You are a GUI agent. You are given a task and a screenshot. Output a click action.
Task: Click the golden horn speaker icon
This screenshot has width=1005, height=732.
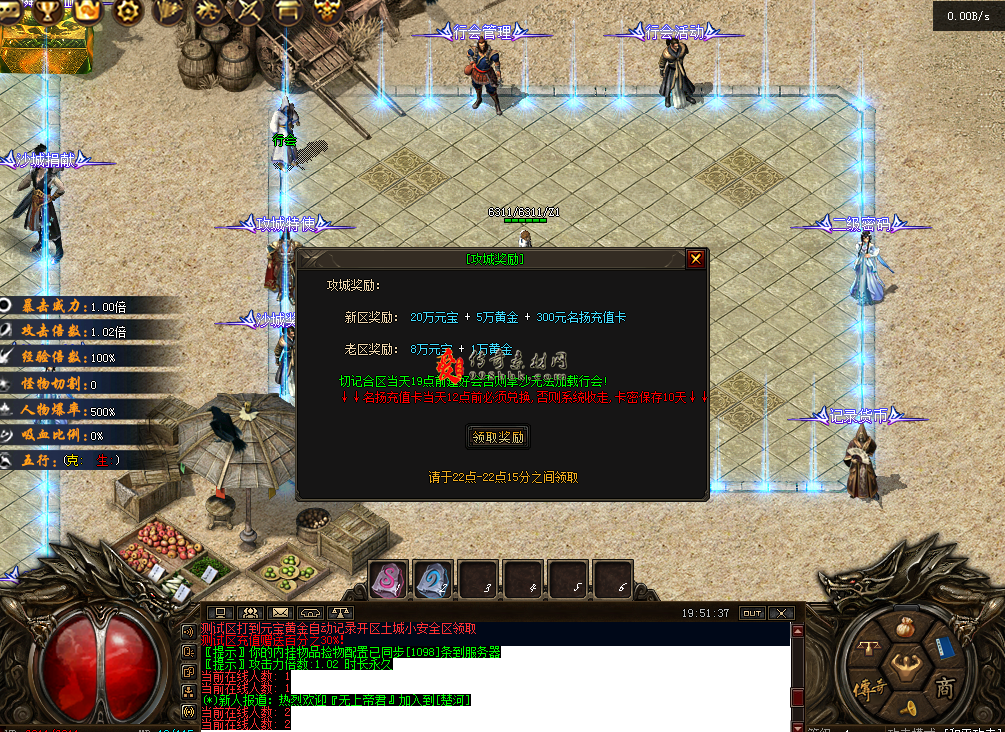(x=908, y=707)
